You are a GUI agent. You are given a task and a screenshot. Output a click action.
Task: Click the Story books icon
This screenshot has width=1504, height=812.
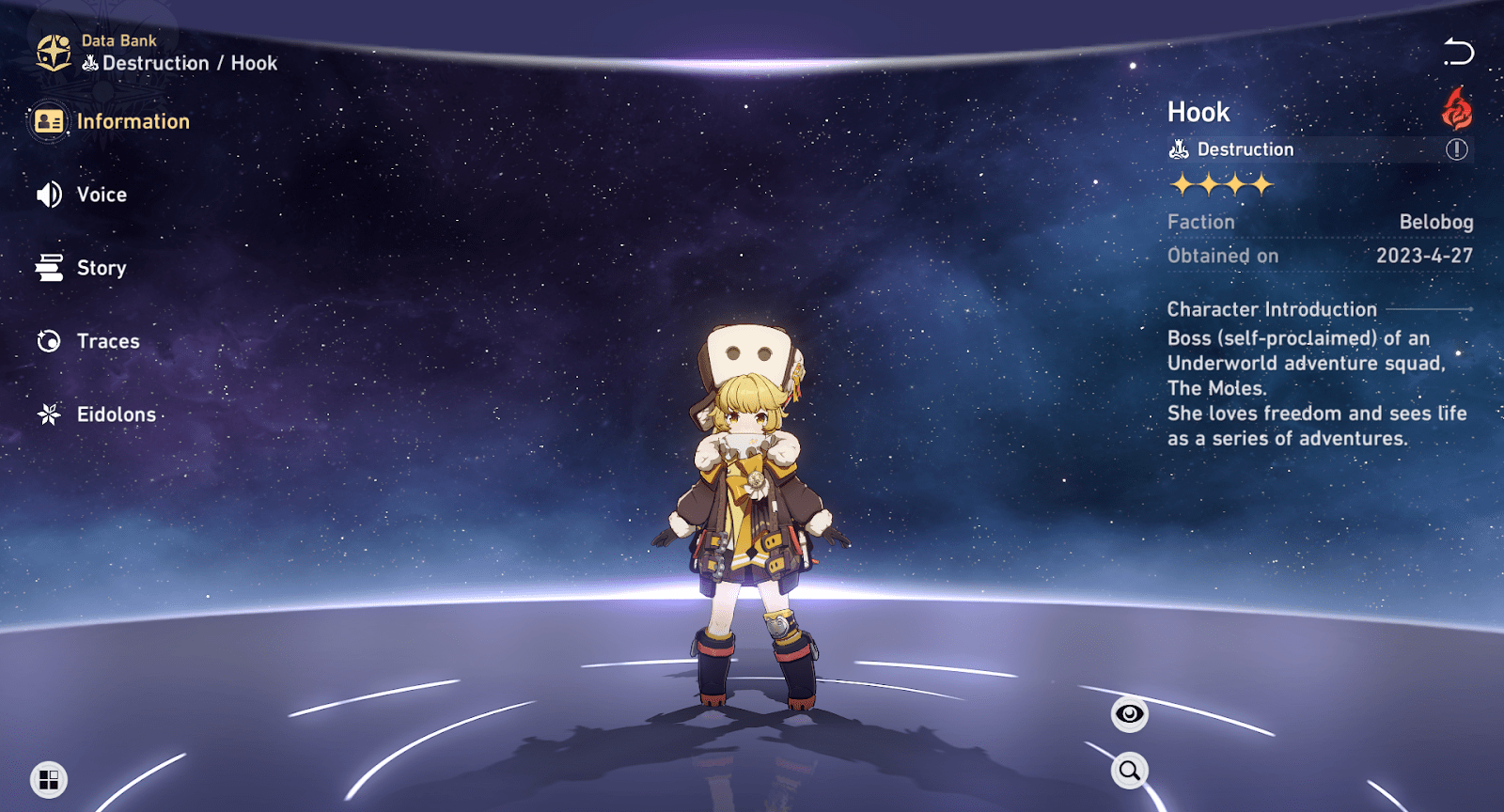50,268
